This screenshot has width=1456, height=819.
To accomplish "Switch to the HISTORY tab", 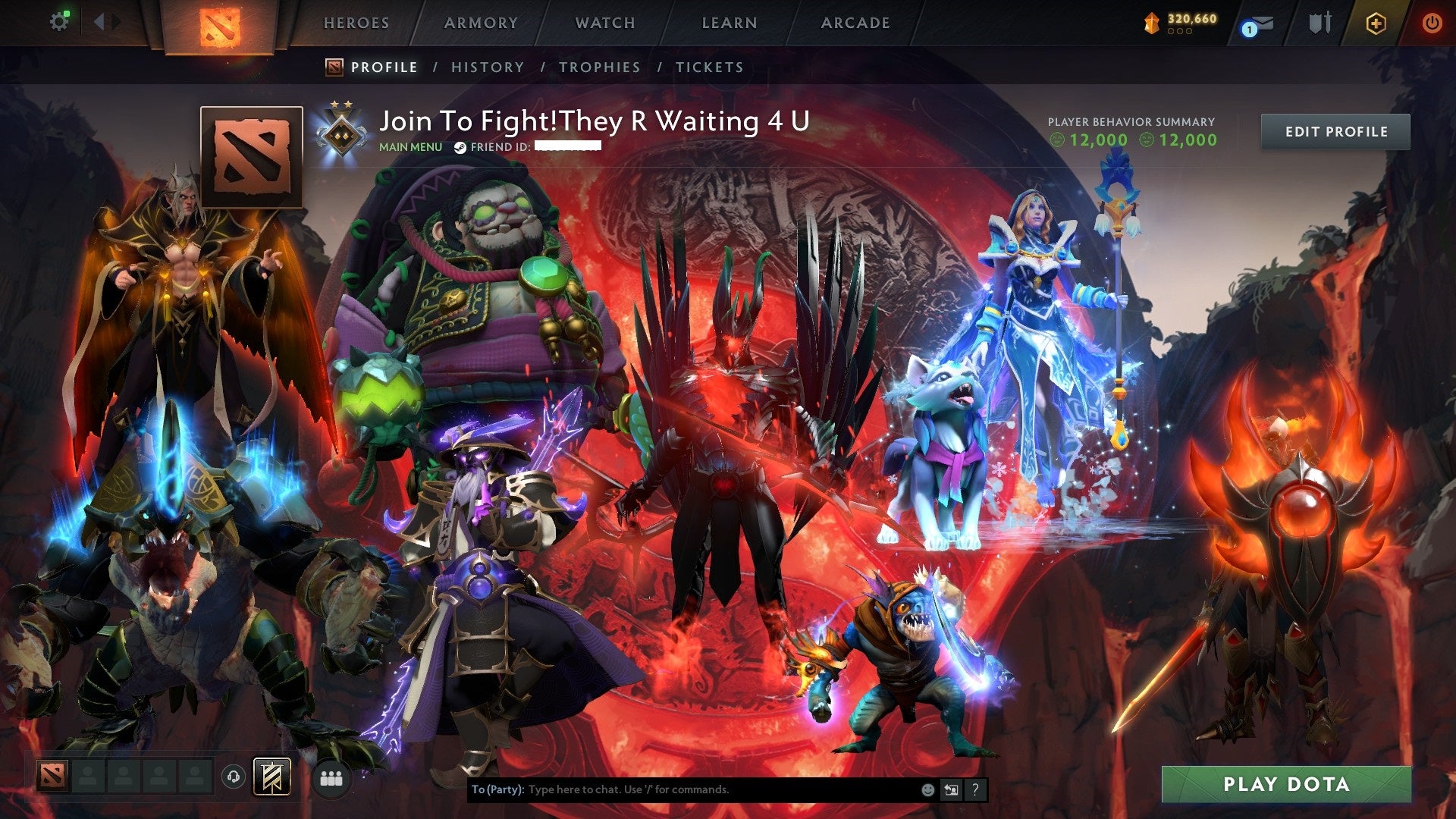I will pyautogui.click(x=488, y=67).
